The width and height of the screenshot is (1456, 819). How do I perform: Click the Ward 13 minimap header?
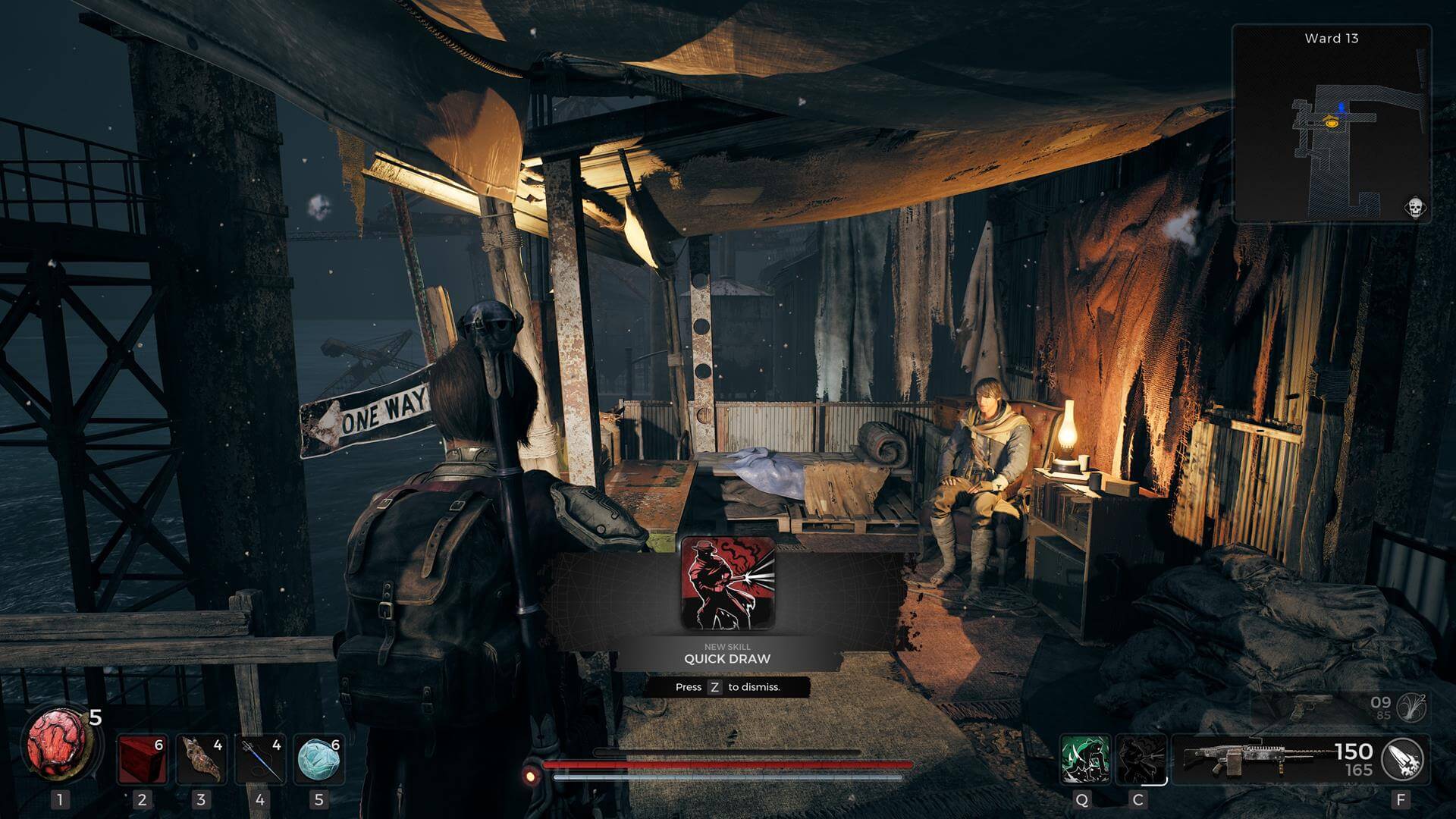click(x=1332, y=39)
